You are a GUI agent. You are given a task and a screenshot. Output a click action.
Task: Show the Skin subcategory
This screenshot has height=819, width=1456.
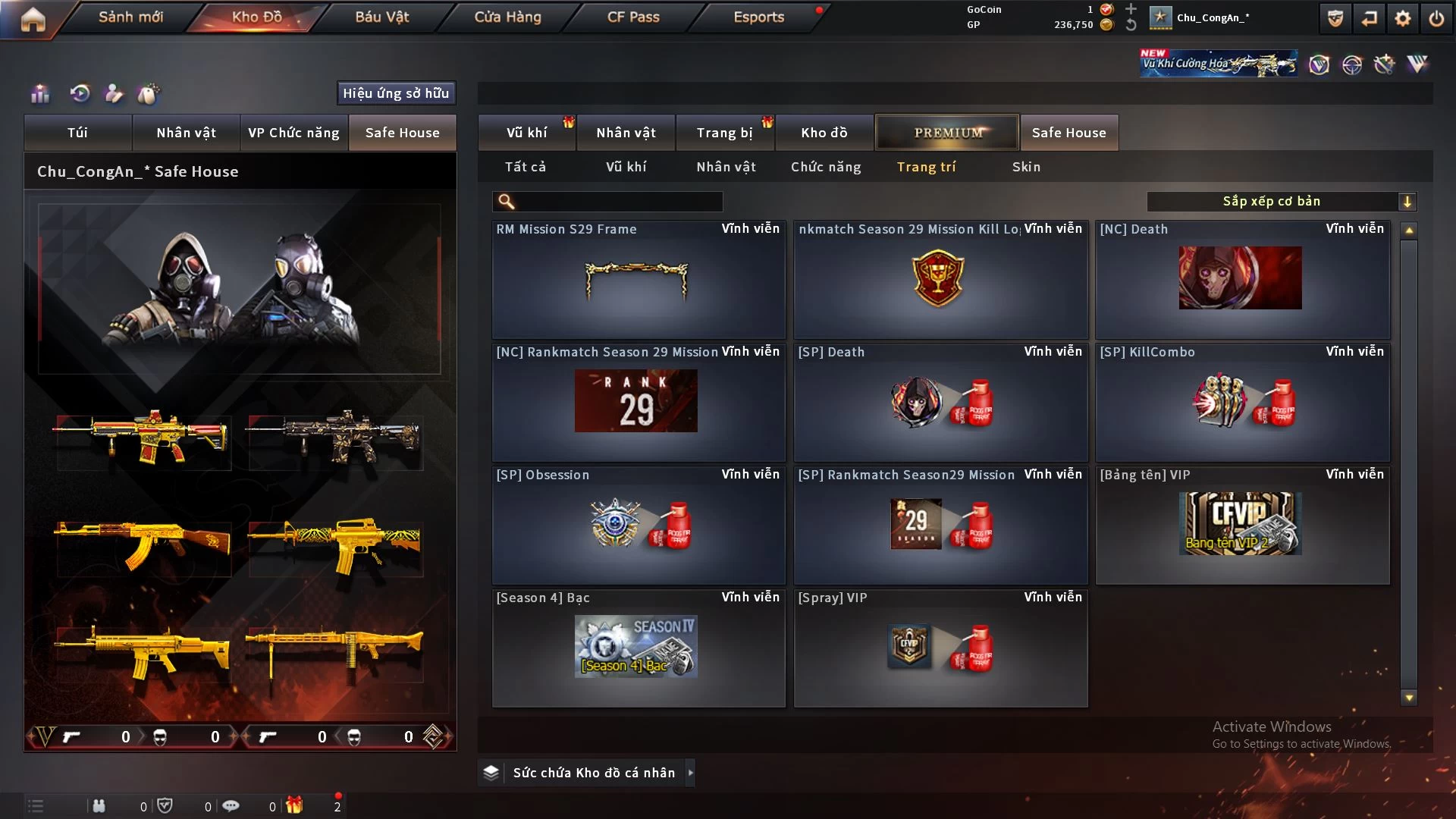tap(1026, 167)
